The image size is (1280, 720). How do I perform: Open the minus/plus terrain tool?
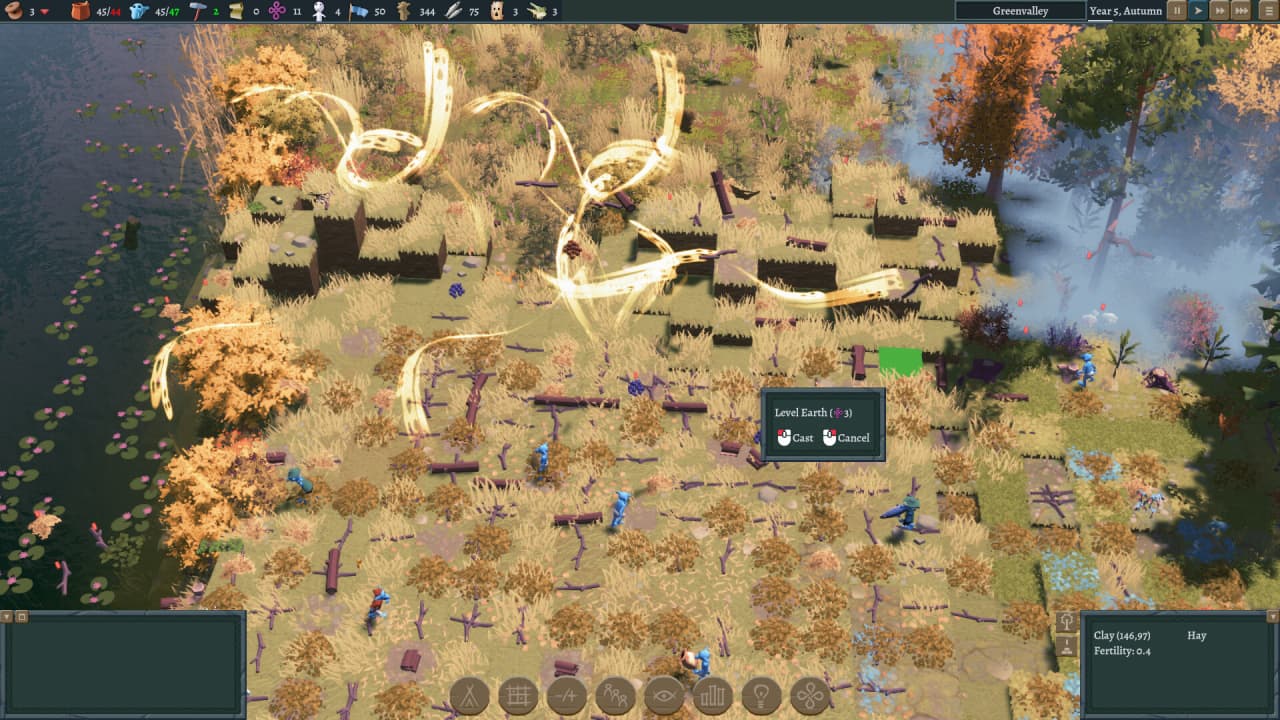coord(567,696)
